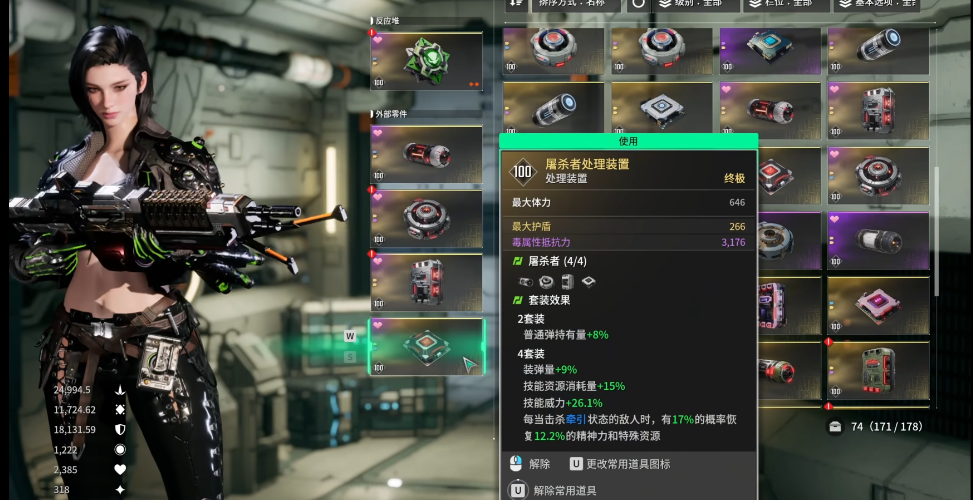The height and width of the screenshot is (500, 973).
Task: Select the equipped red box memory component
Action: click(426, 282)
